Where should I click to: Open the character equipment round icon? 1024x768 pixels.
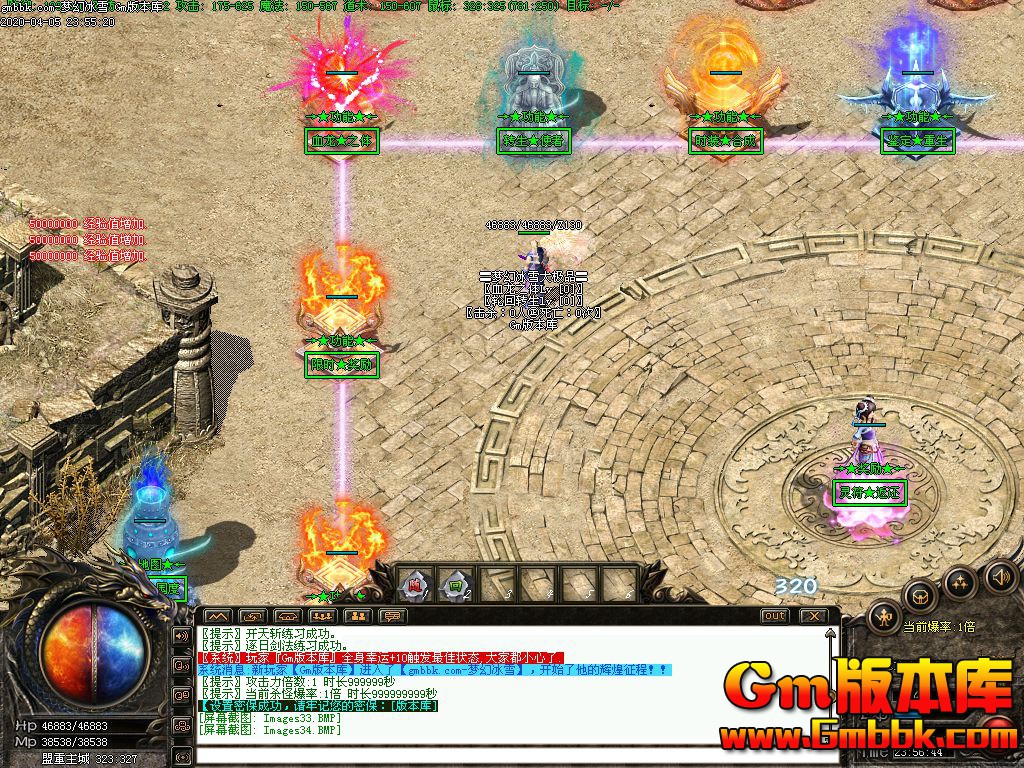click(884, 618)
